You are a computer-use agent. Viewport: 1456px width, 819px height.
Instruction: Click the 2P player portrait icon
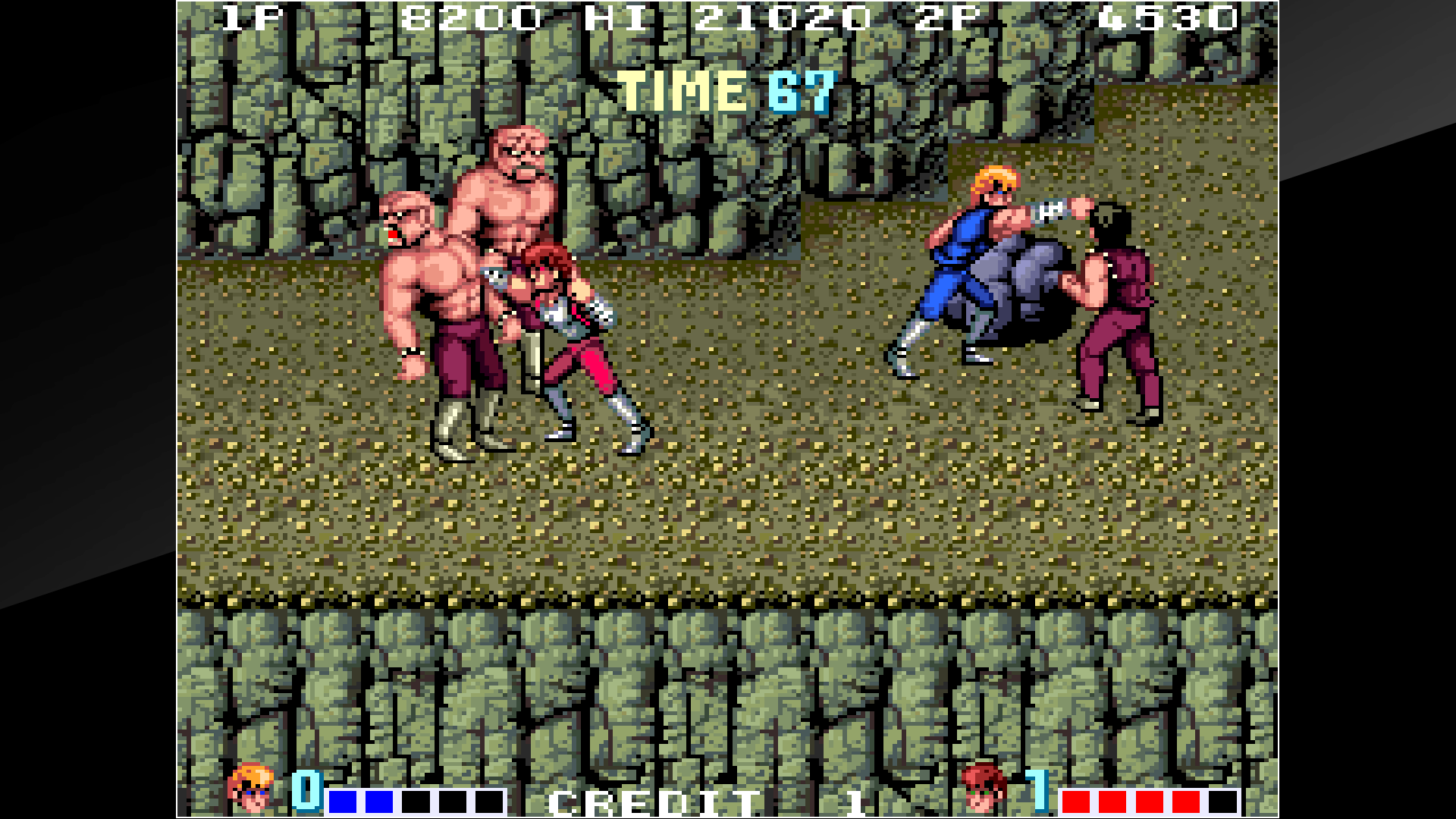982,789
